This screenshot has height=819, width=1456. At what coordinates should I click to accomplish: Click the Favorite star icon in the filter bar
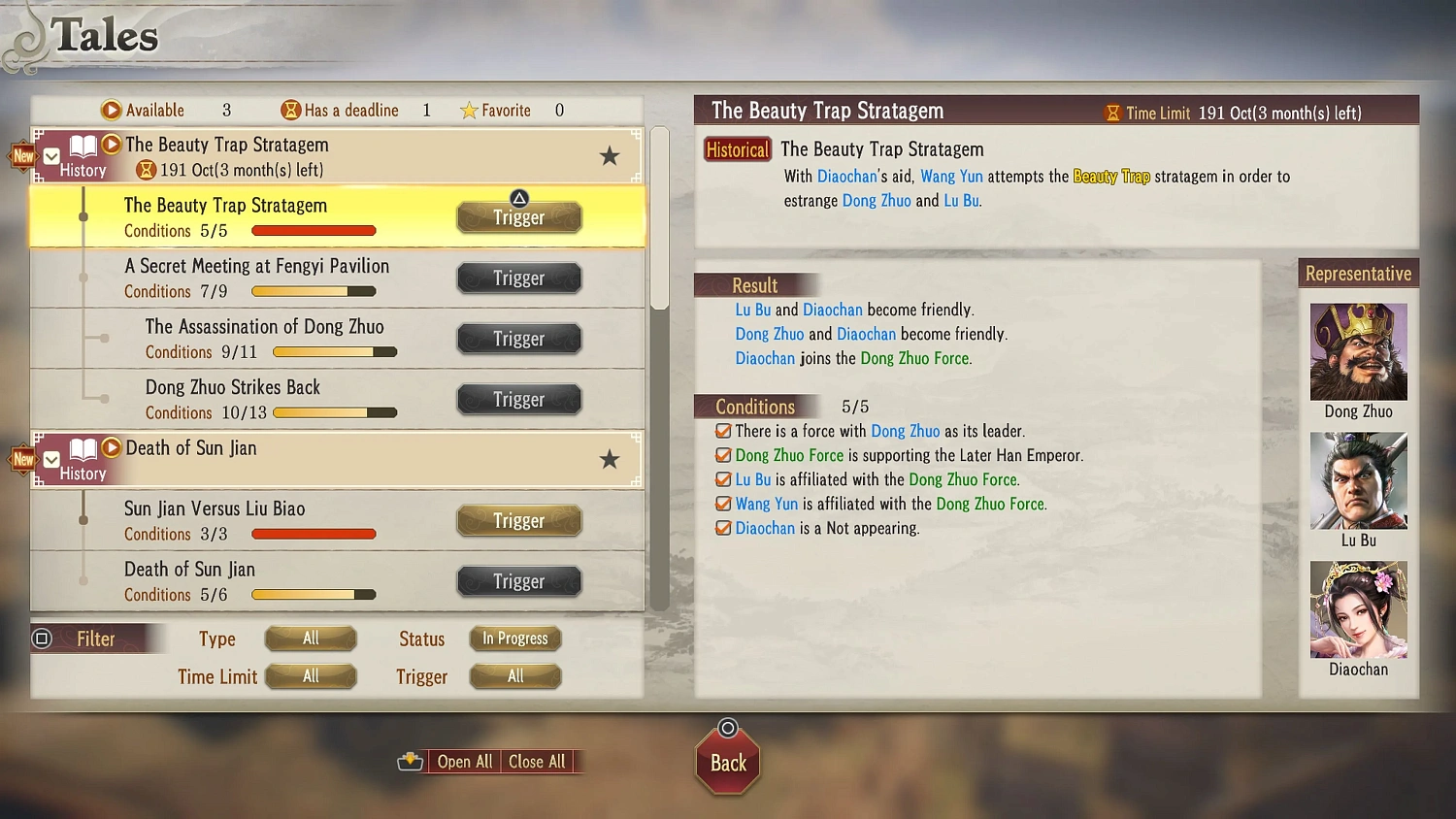coord(471,110)
